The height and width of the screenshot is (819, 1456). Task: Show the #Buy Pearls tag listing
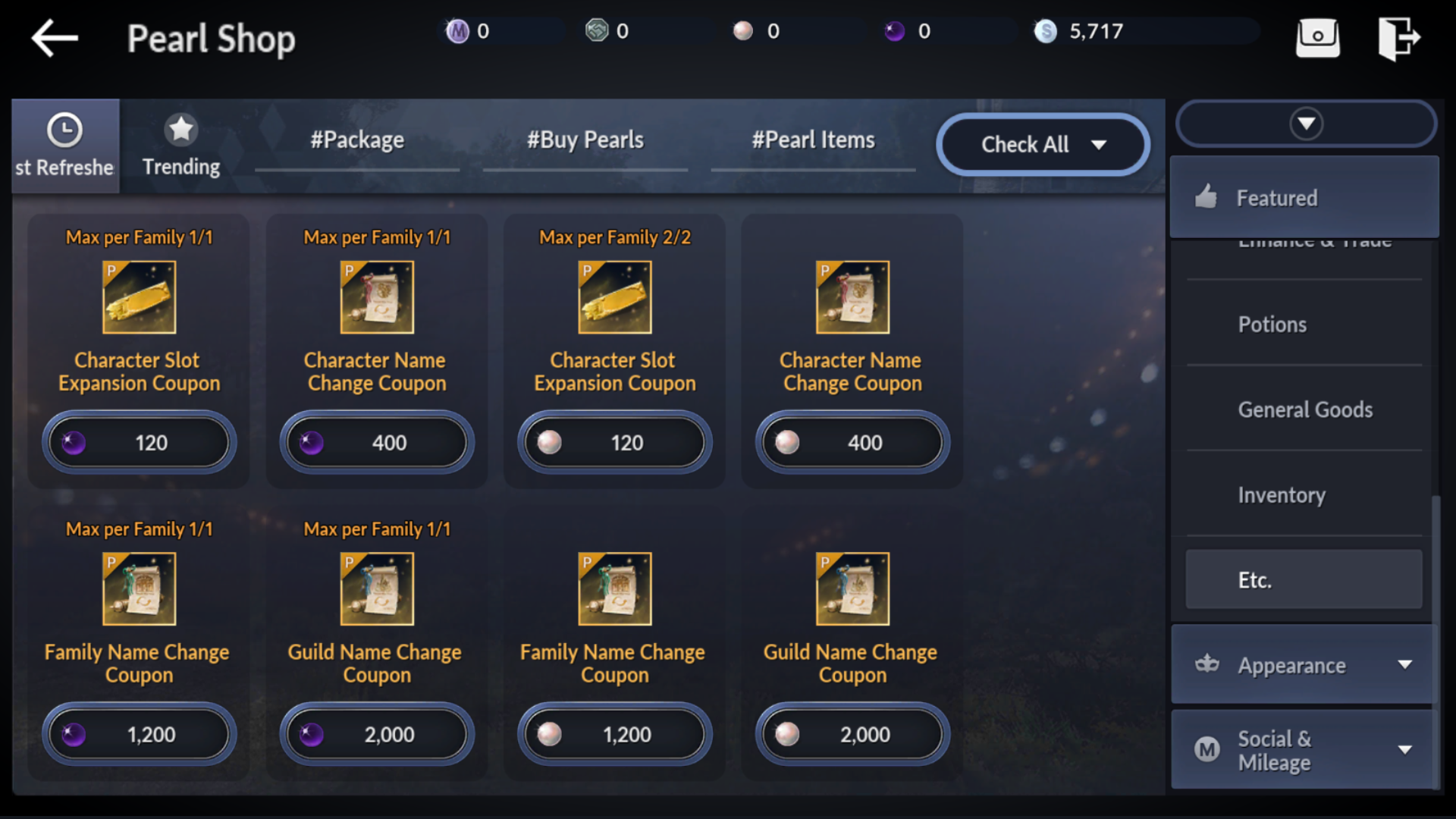585,141
